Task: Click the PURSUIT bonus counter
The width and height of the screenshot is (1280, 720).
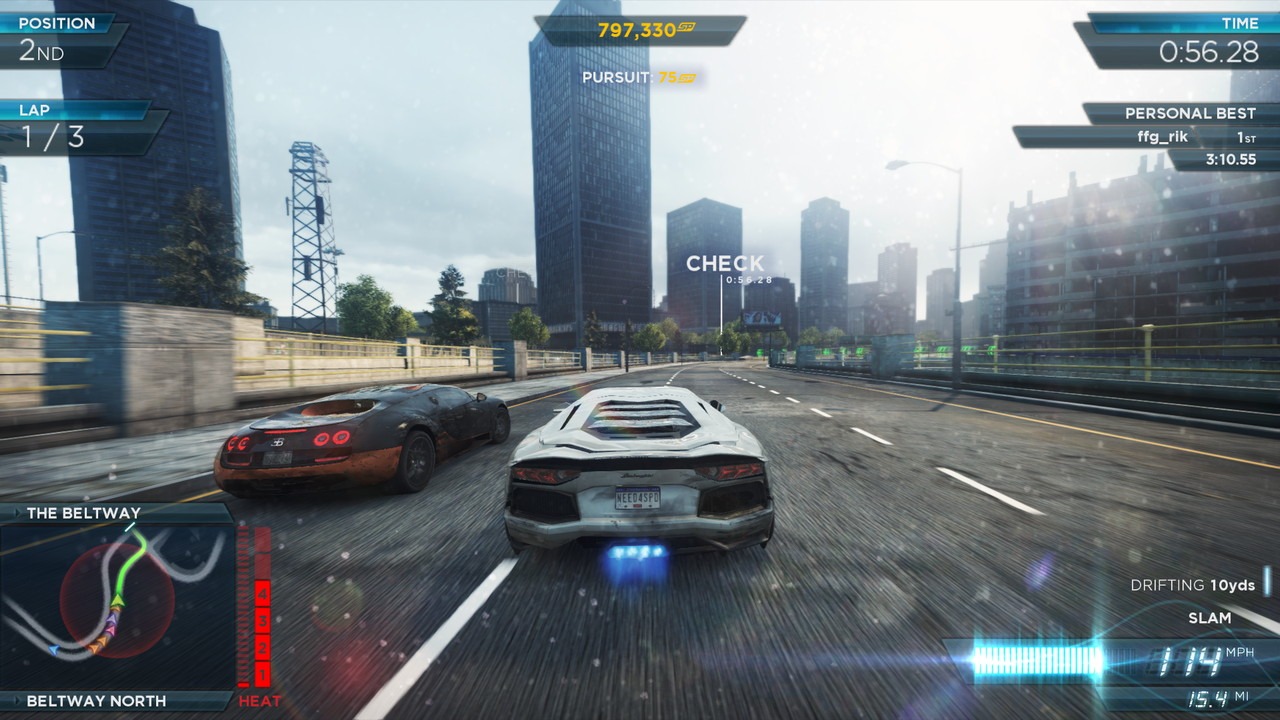Action: coord(638,75)
